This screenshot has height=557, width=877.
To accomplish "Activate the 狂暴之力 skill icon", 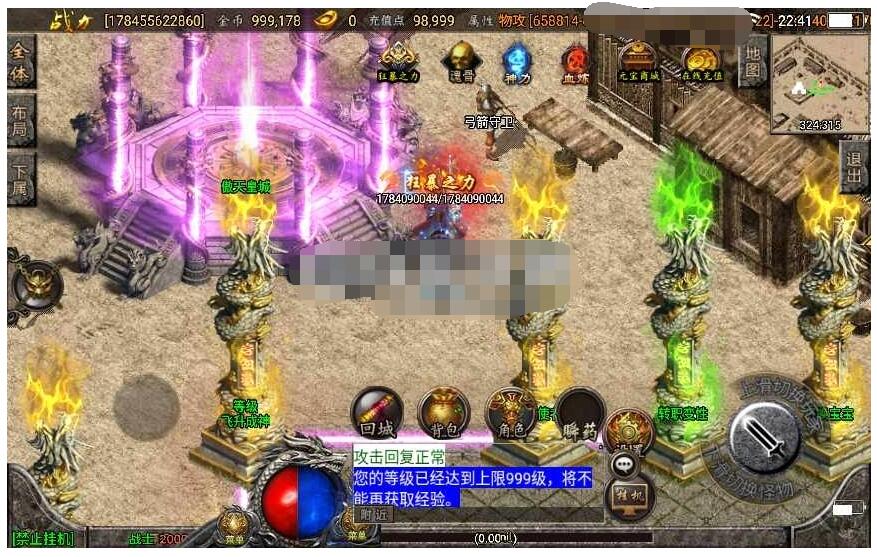I will tap(399, 61).
